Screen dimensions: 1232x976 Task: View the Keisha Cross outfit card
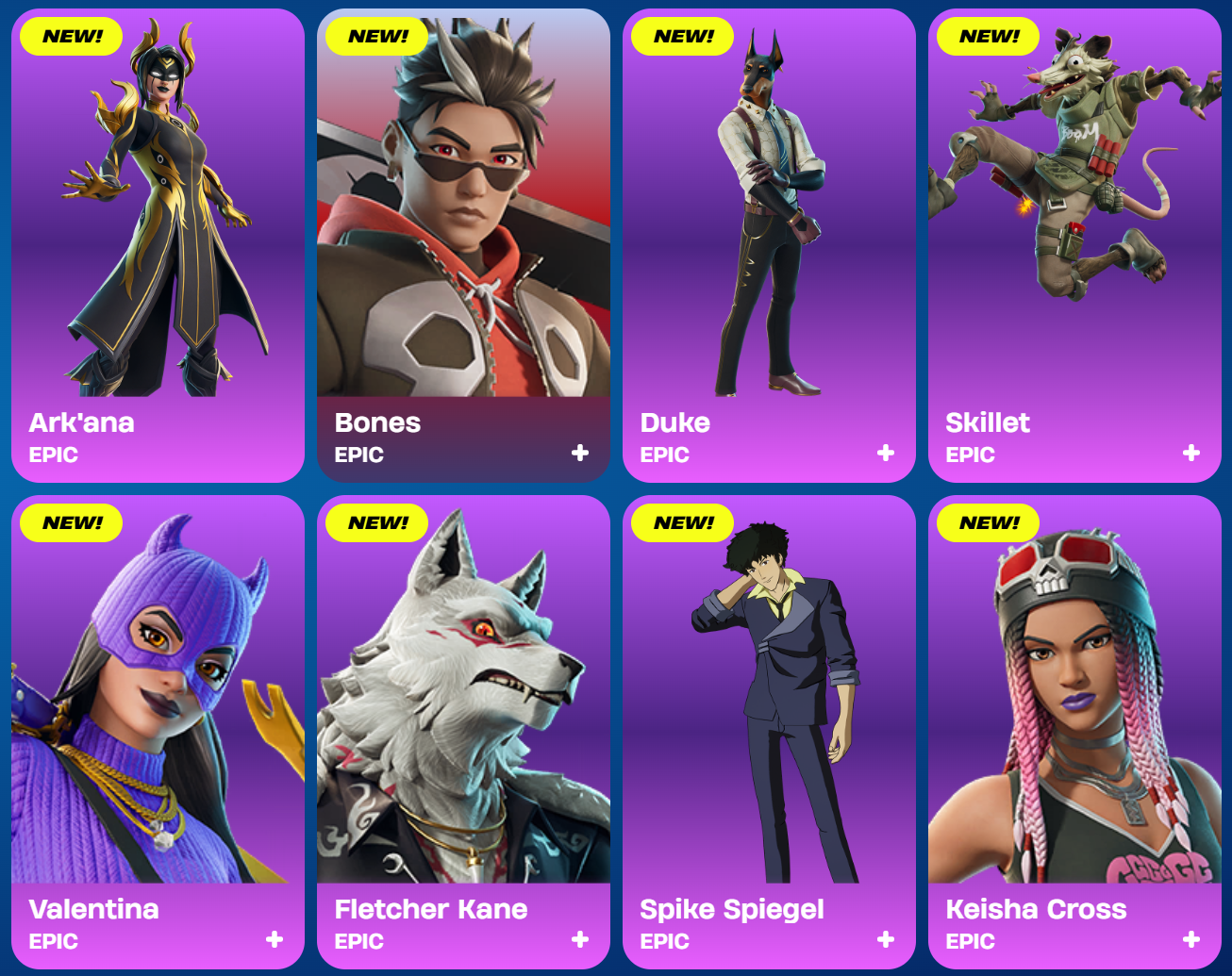[x=1074, y=732]
